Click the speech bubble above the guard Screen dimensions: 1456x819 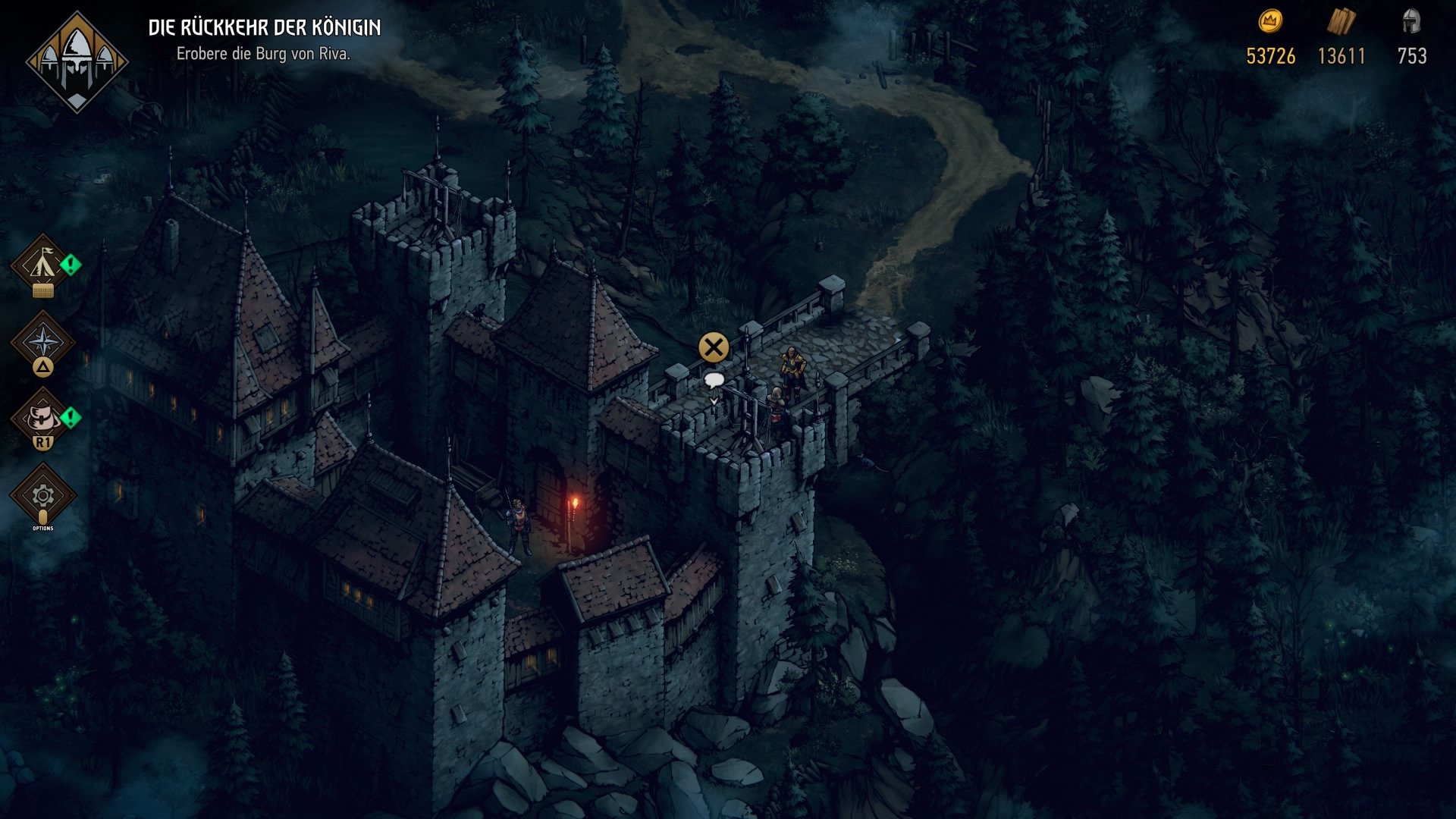[x=714, y=380]
